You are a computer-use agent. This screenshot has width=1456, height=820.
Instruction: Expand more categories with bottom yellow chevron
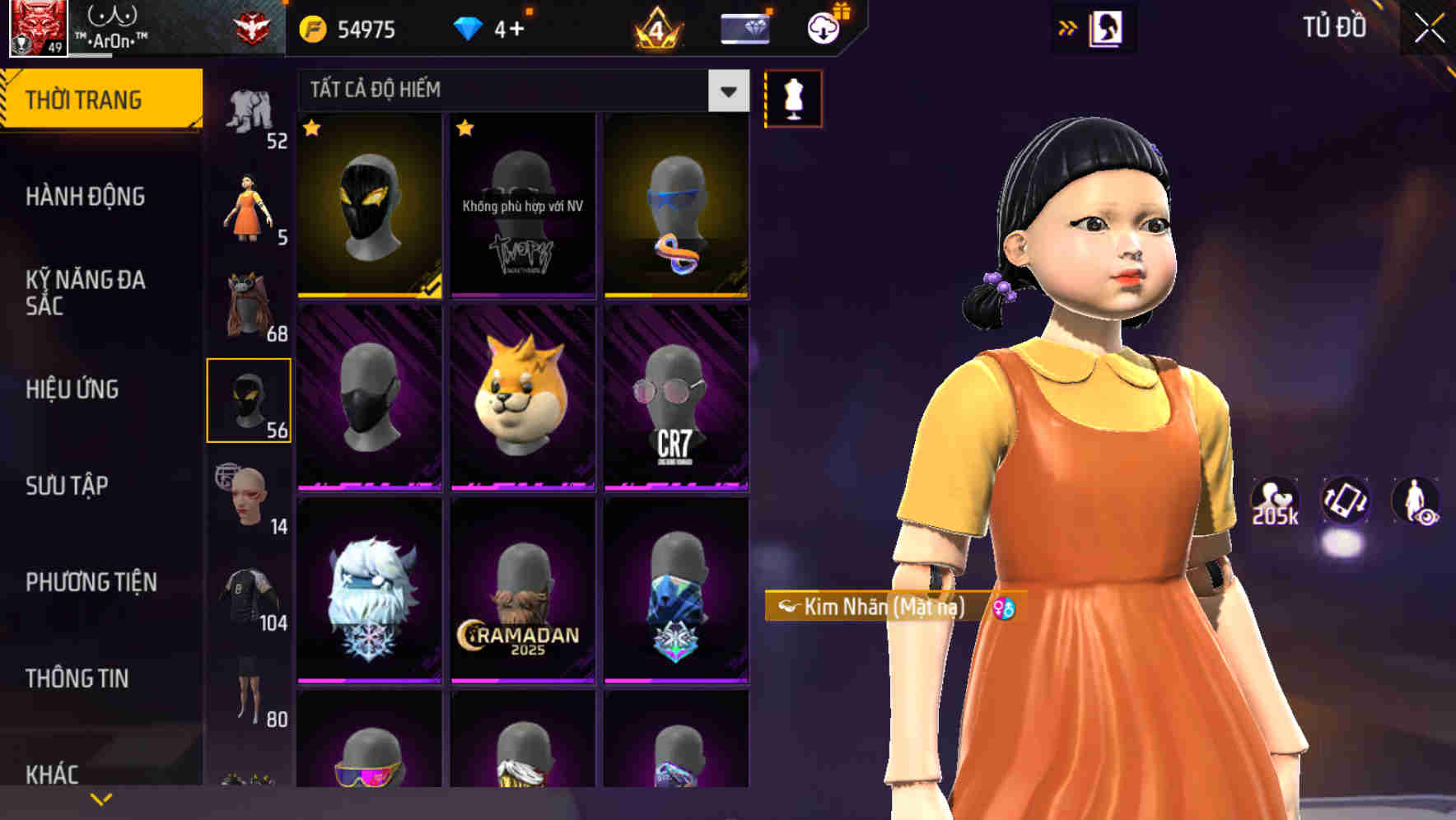click(x=101, y=799)
